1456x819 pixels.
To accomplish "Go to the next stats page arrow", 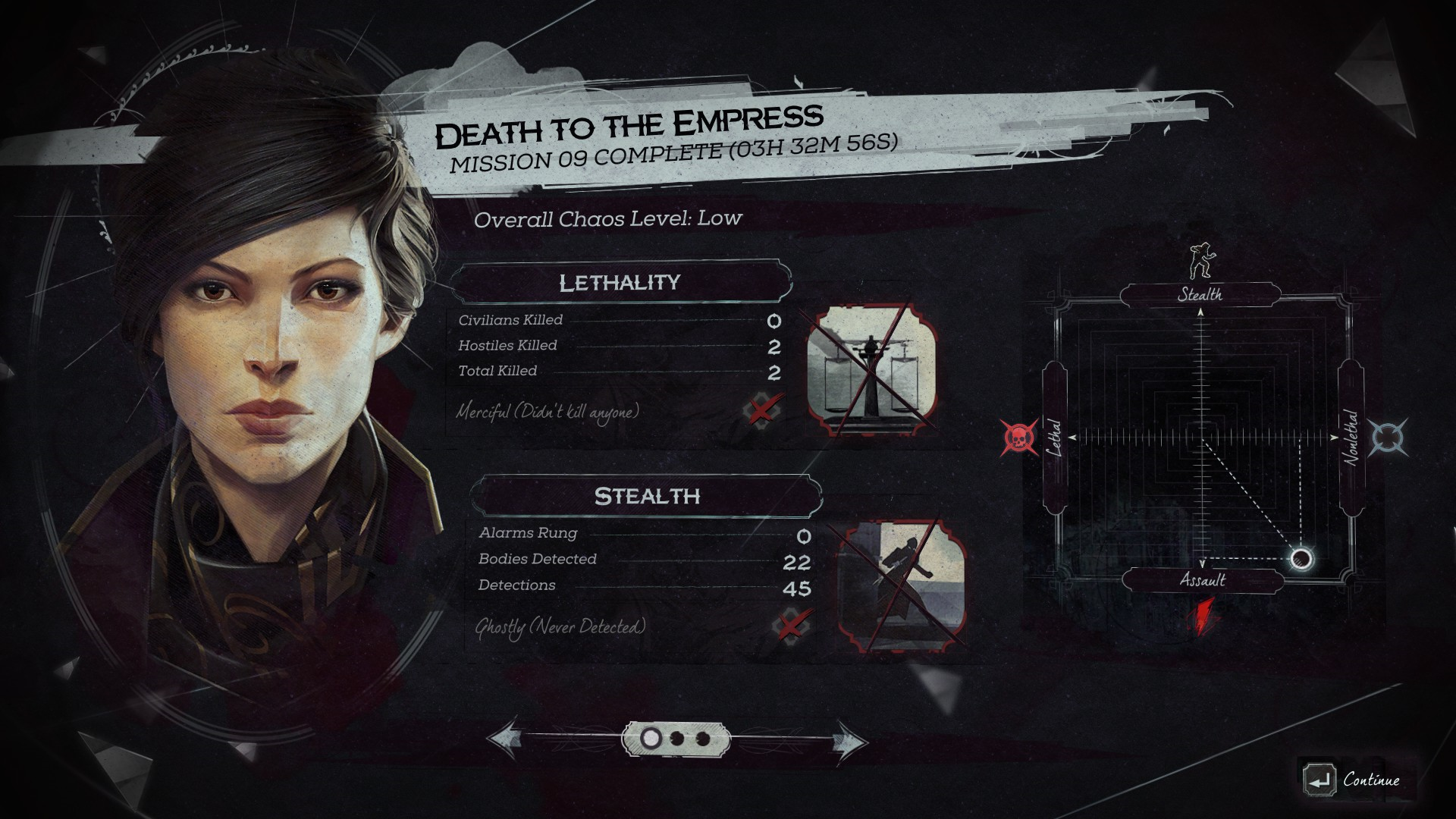I will tap(849, 739).
